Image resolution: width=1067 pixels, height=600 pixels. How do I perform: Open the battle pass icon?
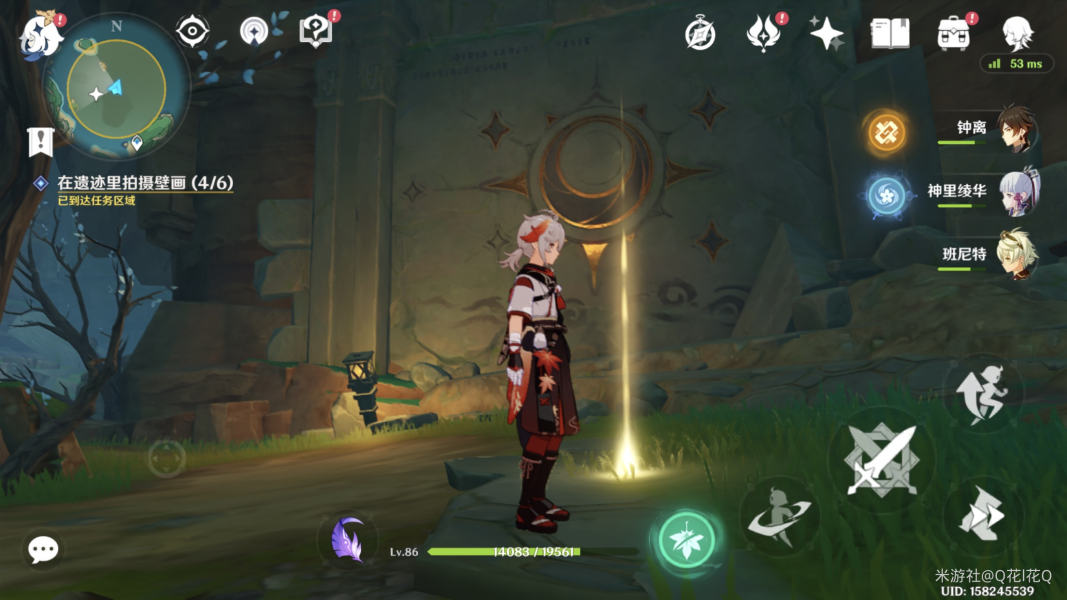point(763,34)
